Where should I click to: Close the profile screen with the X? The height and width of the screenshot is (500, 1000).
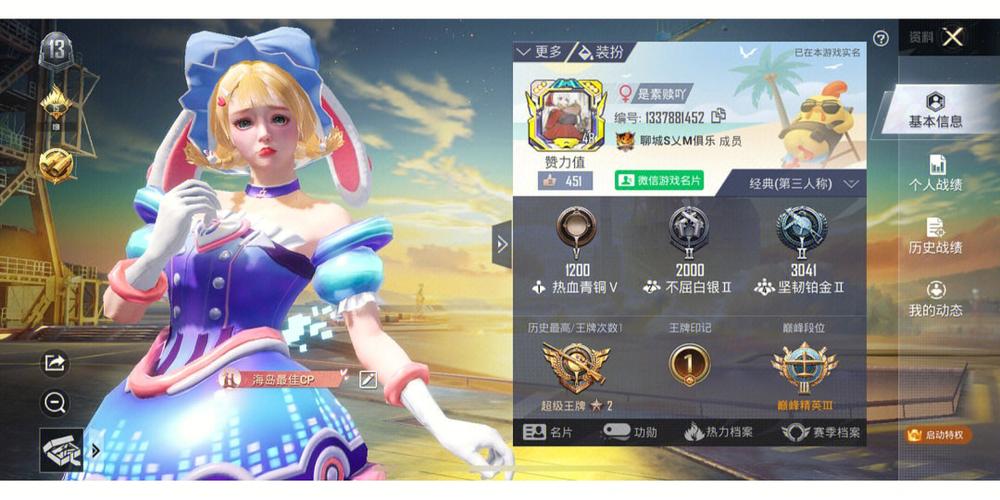pyautogui.click(x=953, y=37)
